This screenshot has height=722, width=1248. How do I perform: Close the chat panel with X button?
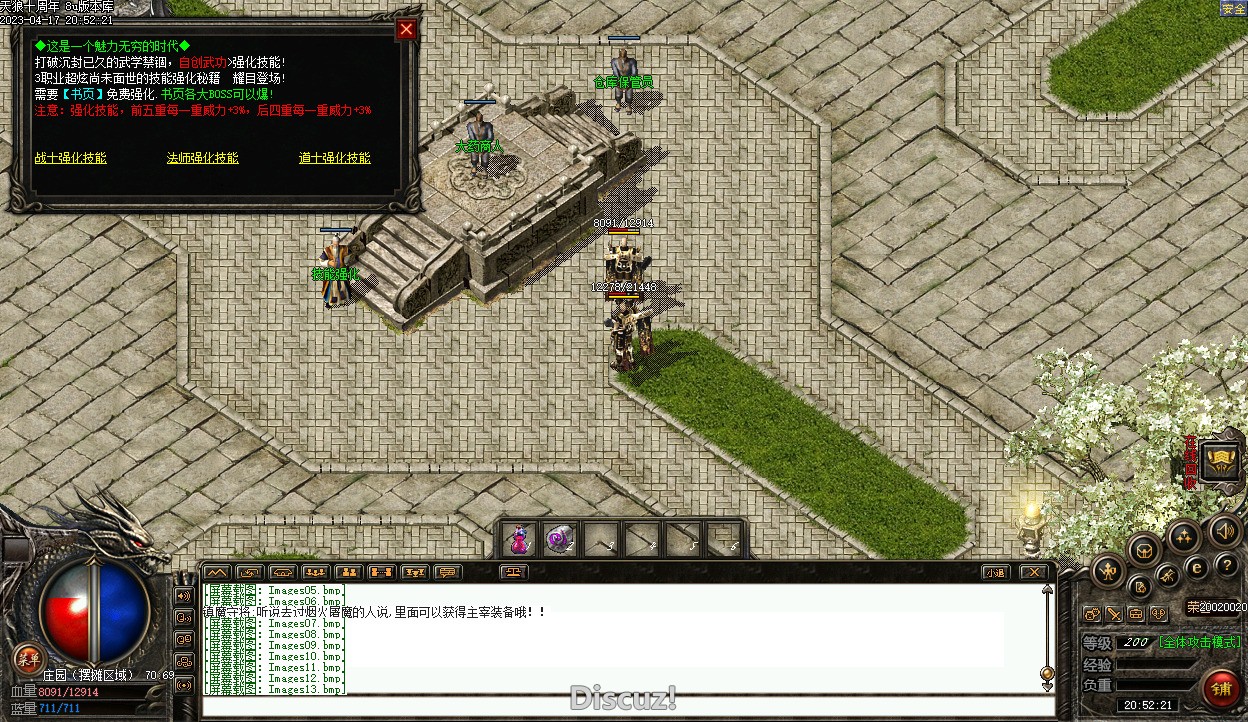click(x=1032, y=573)
